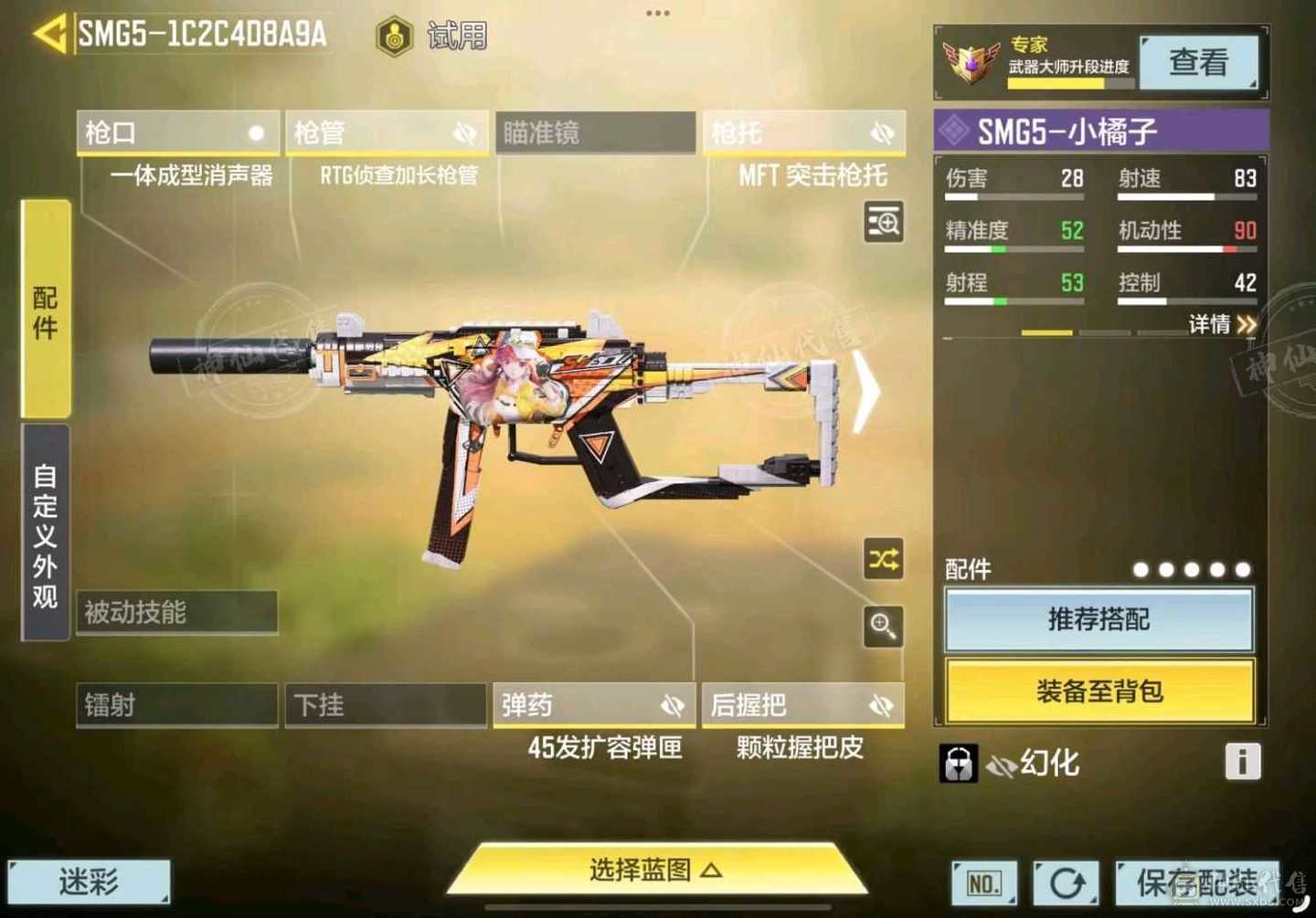Expand the 详情 stats details panel
The height and width of the screenshot is (918, 1316).
(1222, 325)
